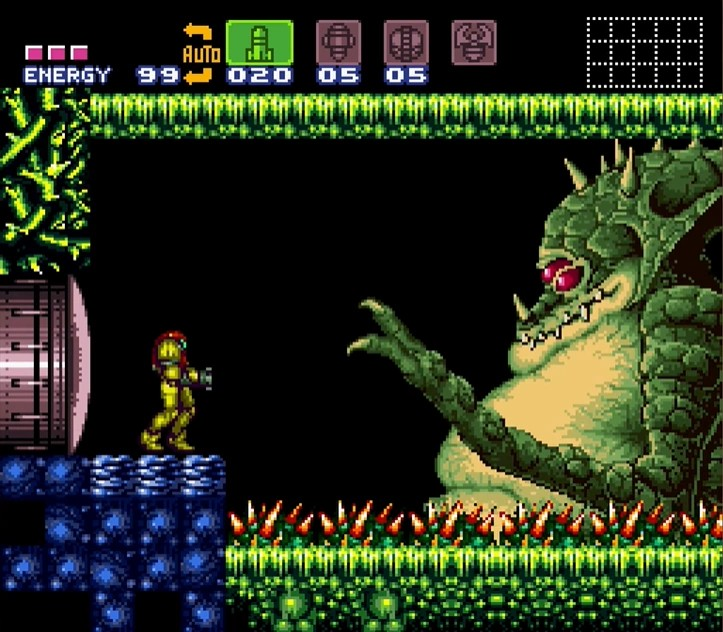Image resolution: width=723 pixels, height=632 pixels.
Task: Click the Auto reserve tank indicator
Action: point(200,52)
